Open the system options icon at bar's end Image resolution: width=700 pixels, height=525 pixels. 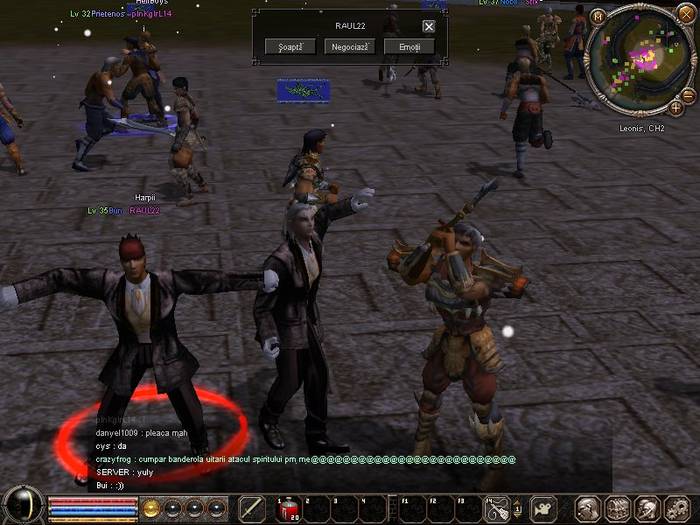tap(675, 508)
